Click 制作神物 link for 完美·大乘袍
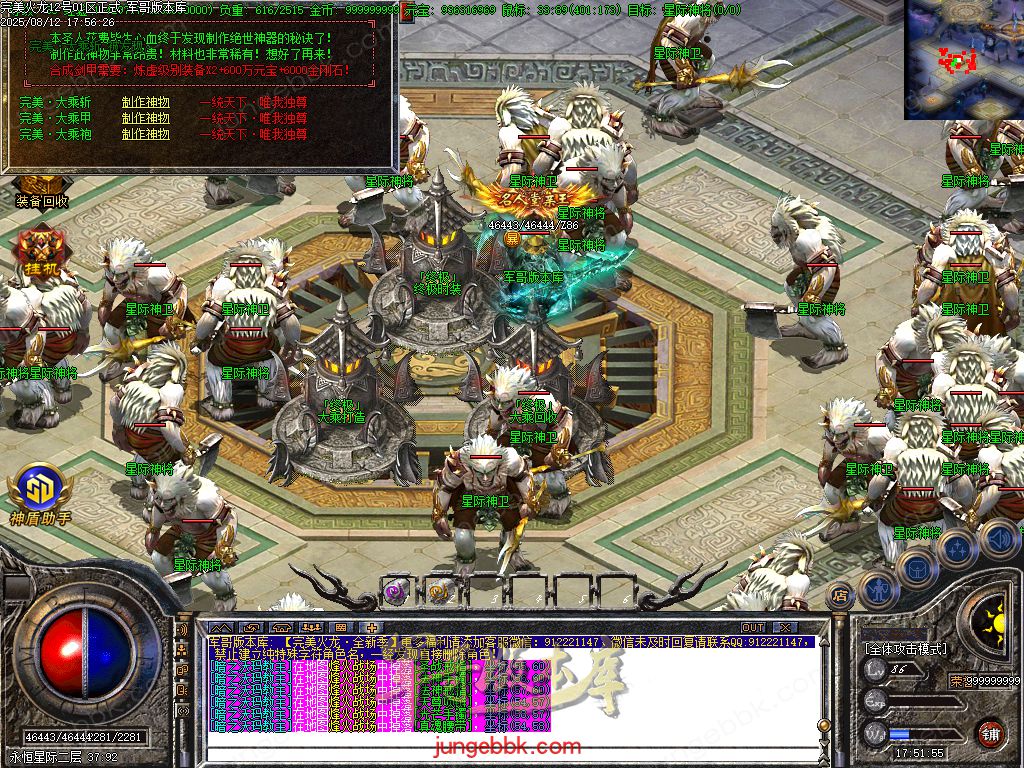 146,134
